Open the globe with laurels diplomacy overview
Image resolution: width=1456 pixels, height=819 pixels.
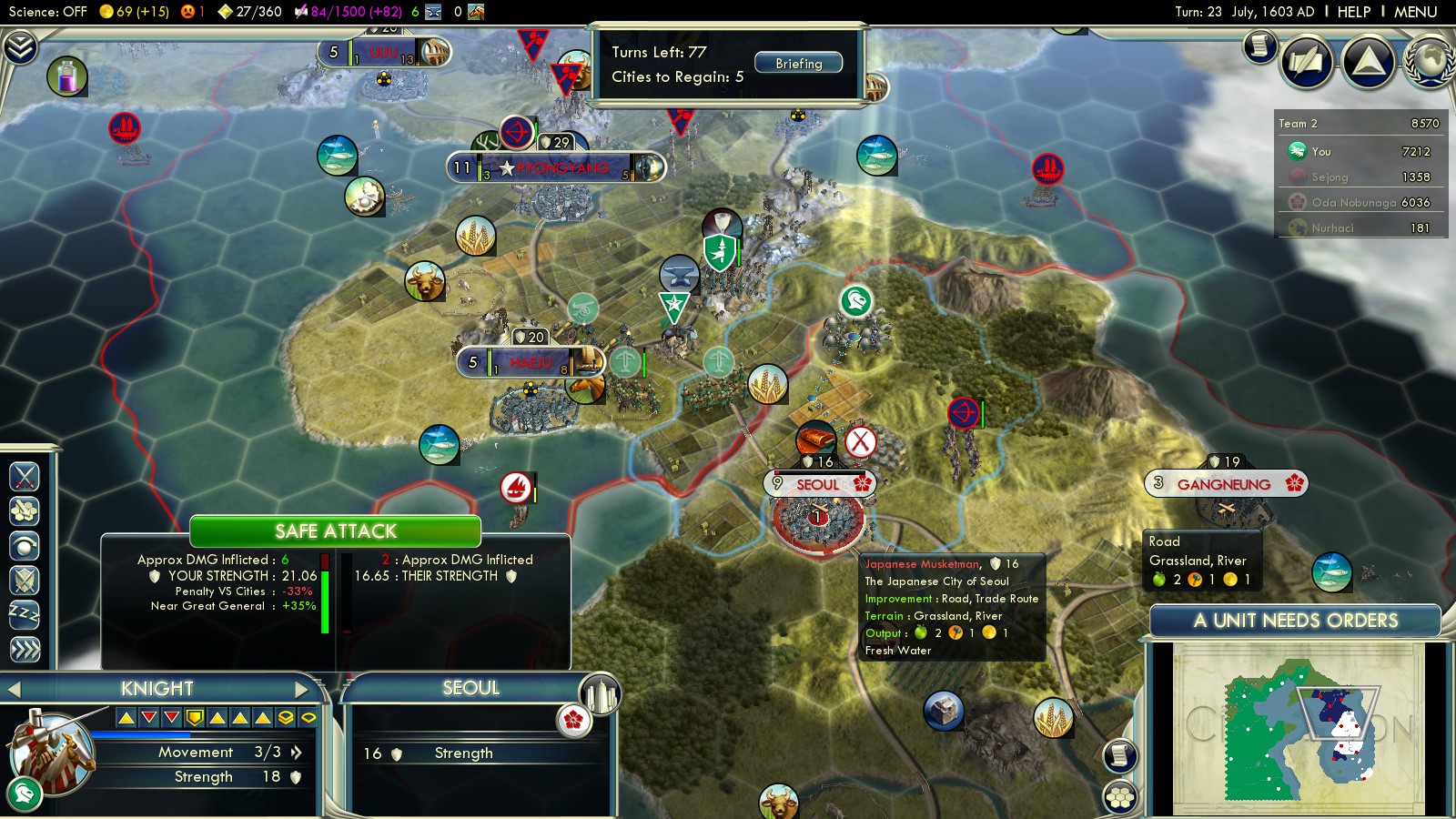(1430, 62)
